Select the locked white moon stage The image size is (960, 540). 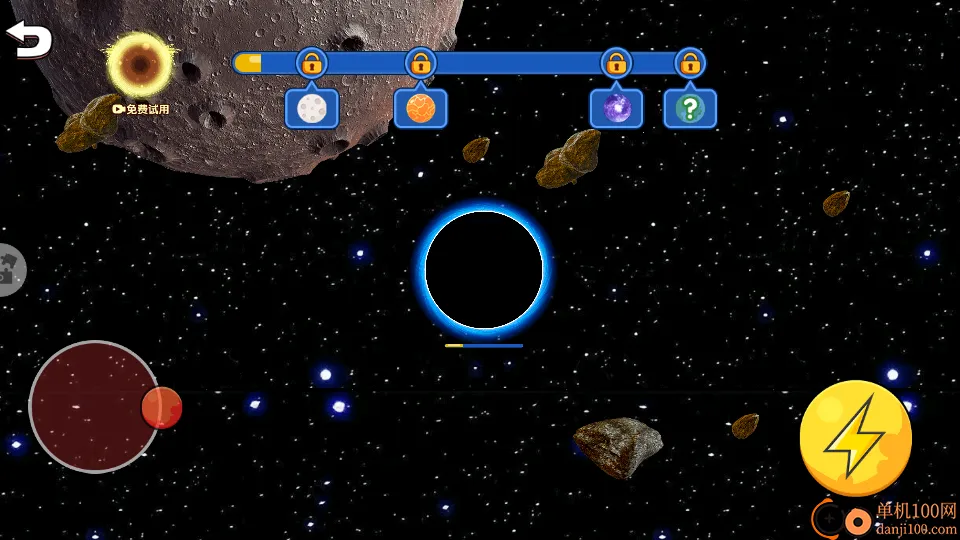click(x=312, y=108)
